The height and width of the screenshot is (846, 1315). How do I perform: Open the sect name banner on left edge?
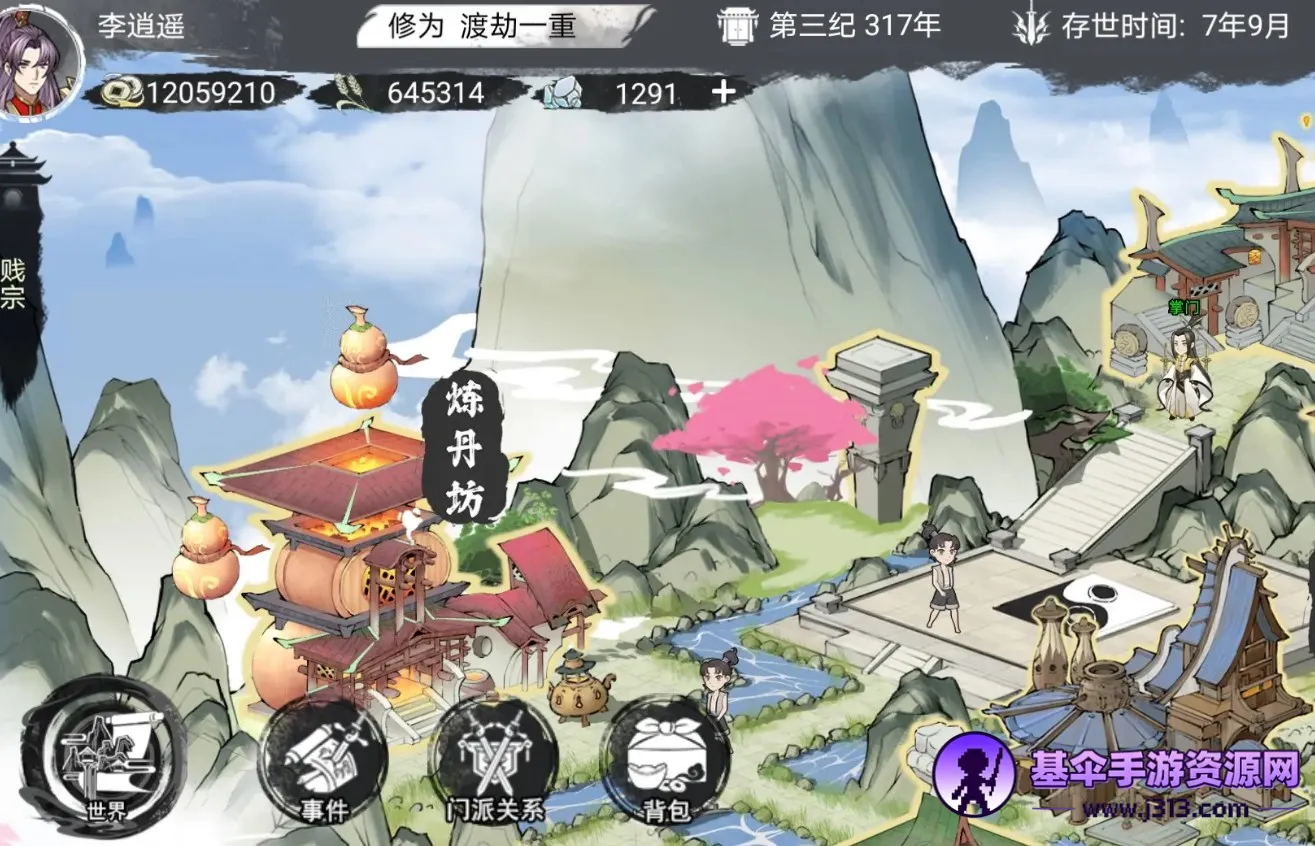pyautogui.click(x=14, y=284)
